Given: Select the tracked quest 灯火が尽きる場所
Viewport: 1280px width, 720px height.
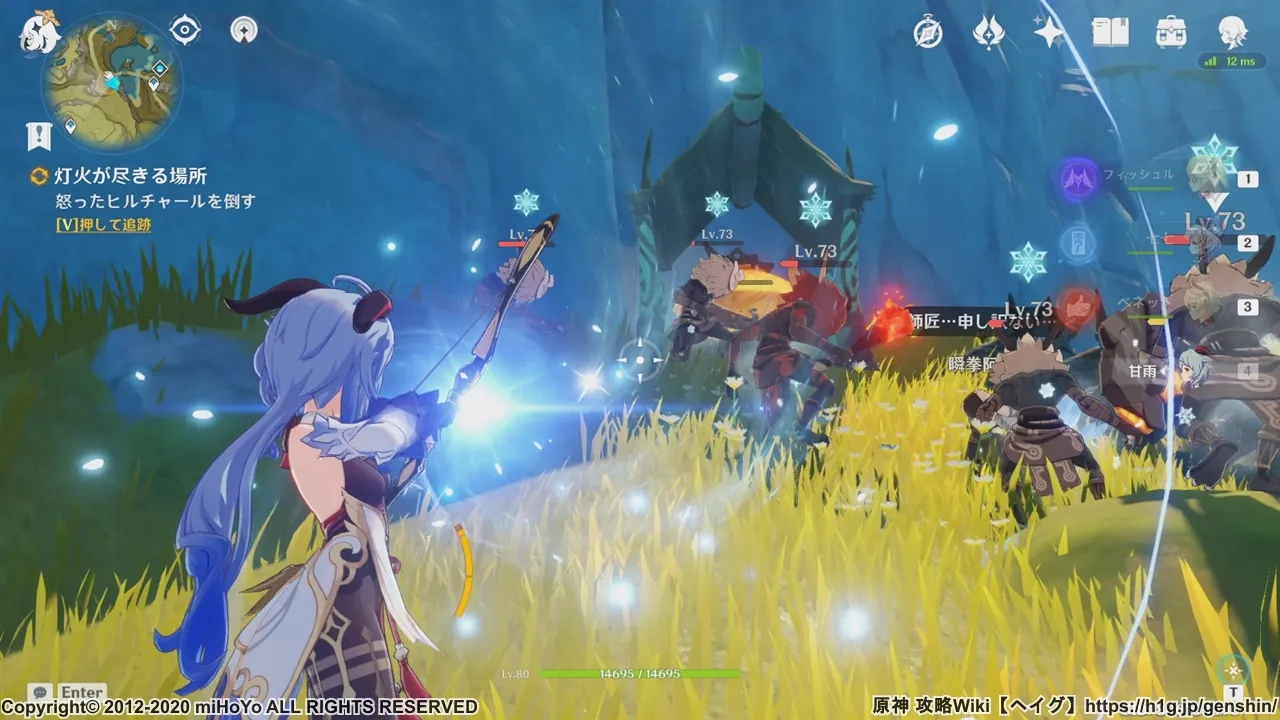Looking at the screenshot, I should pos(130,176).
